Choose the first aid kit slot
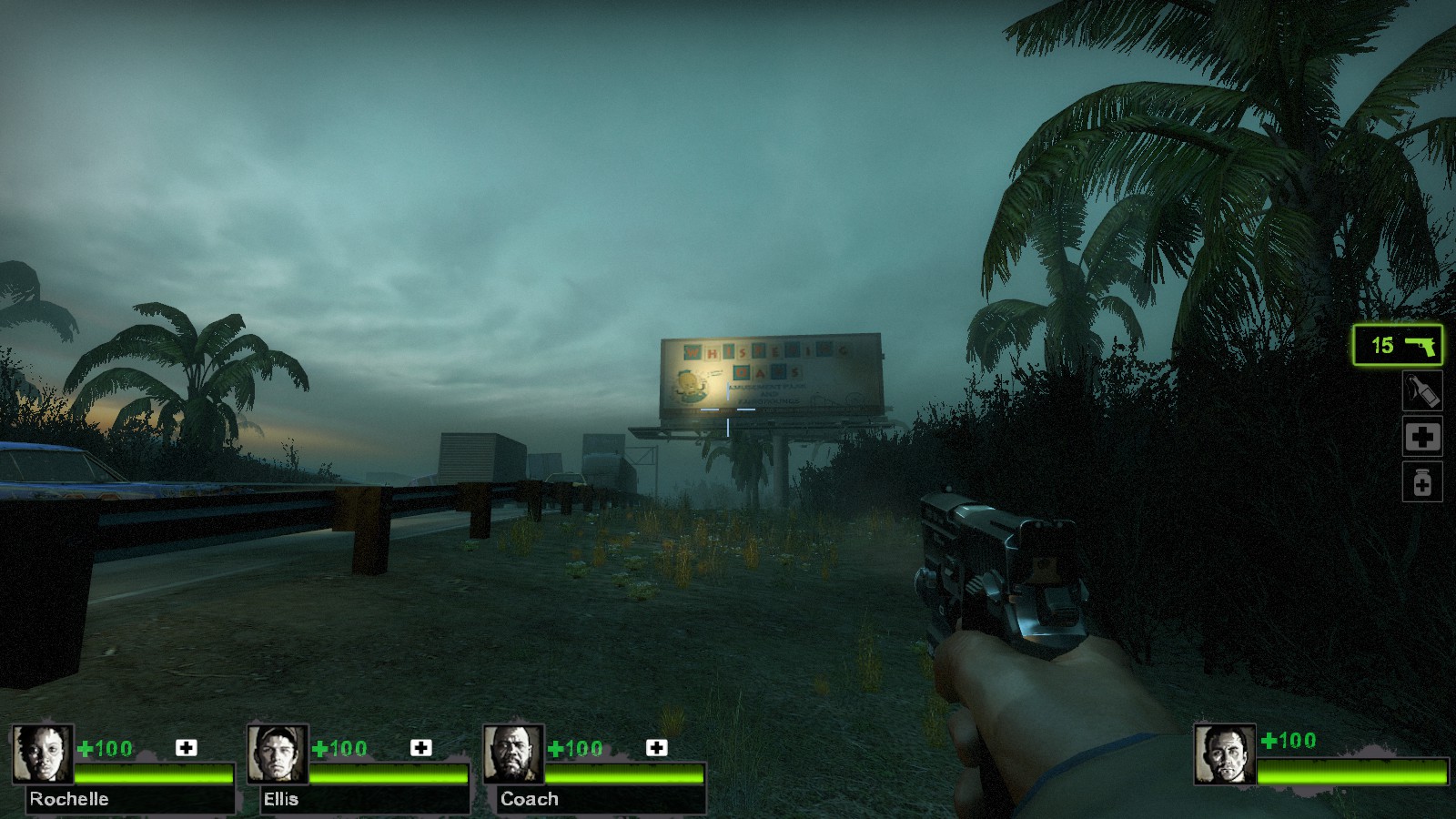Screen dimensions: 1456x819 click(1422, 437)
